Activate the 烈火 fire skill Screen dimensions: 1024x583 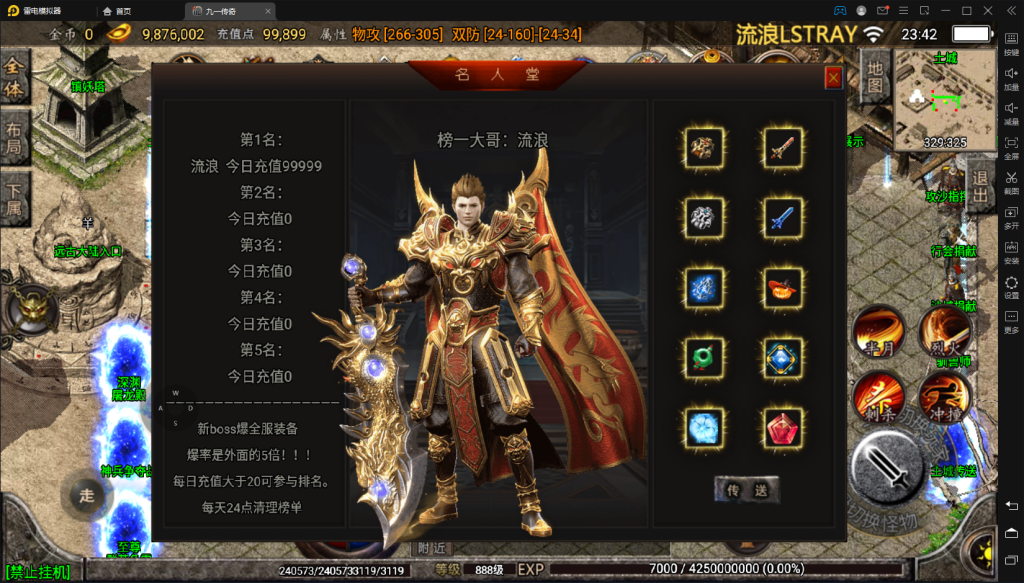coord(943,330)
